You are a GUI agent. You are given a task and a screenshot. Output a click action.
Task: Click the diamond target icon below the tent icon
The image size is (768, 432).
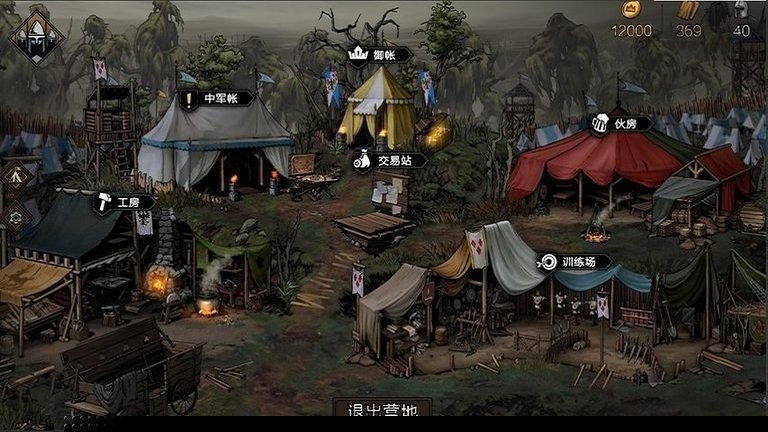tap(16, 217)
